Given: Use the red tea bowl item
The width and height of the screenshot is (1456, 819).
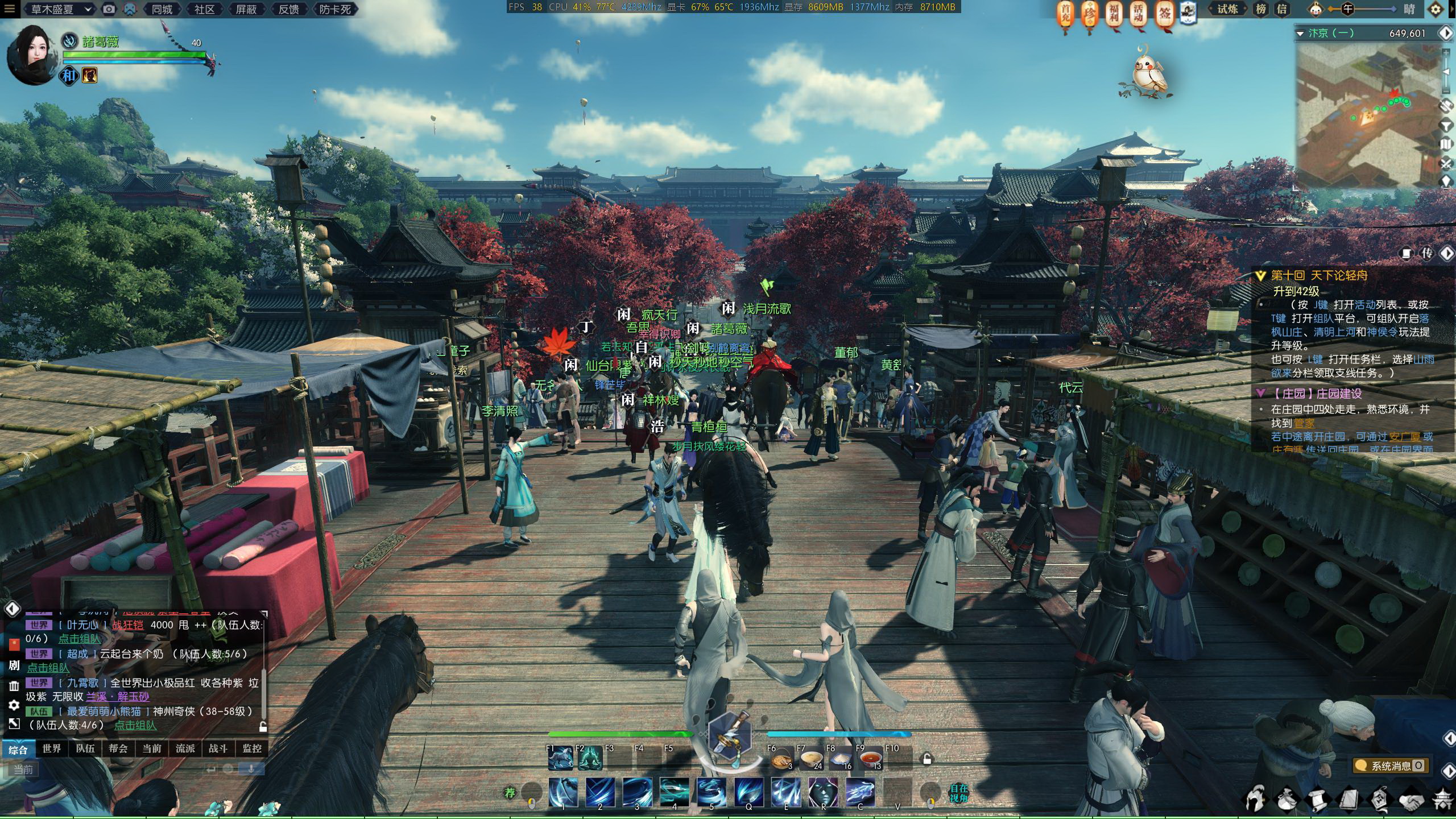Looking at the screenshot, I should pyautogui.click(x=870, y=759).
